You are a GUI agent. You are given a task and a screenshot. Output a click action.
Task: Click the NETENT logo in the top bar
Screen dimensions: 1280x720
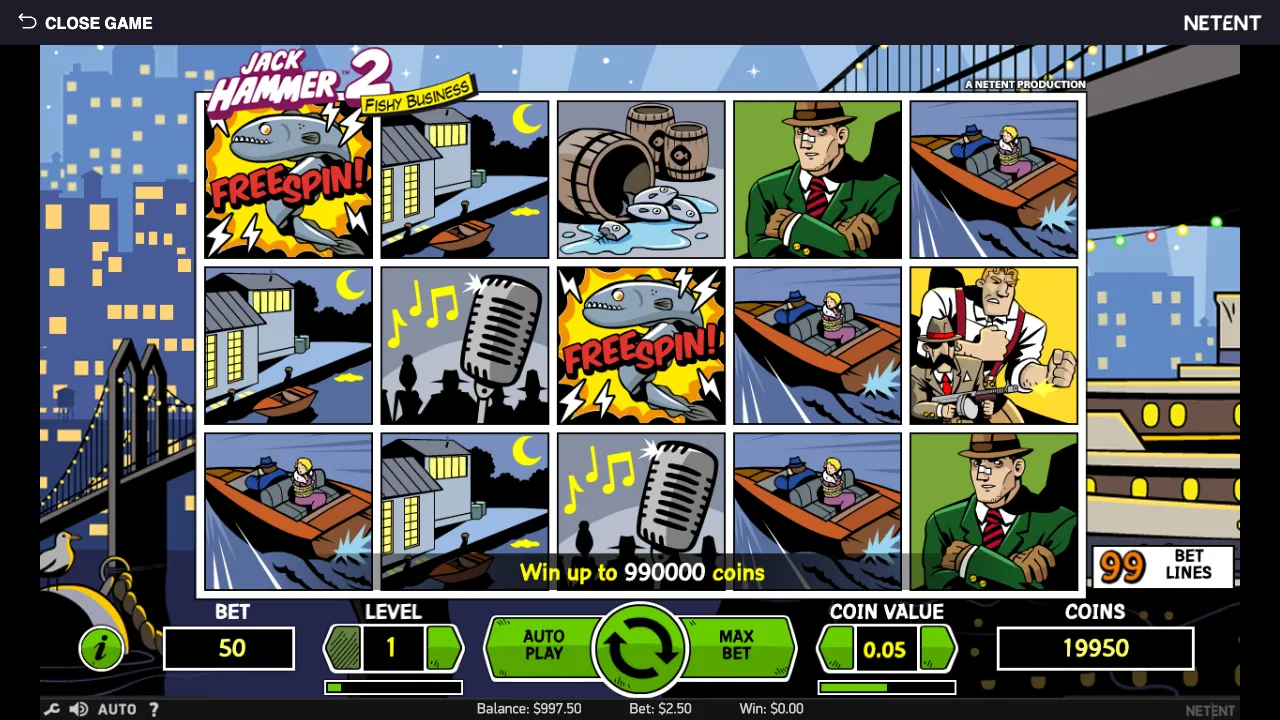click(1222, 22)
